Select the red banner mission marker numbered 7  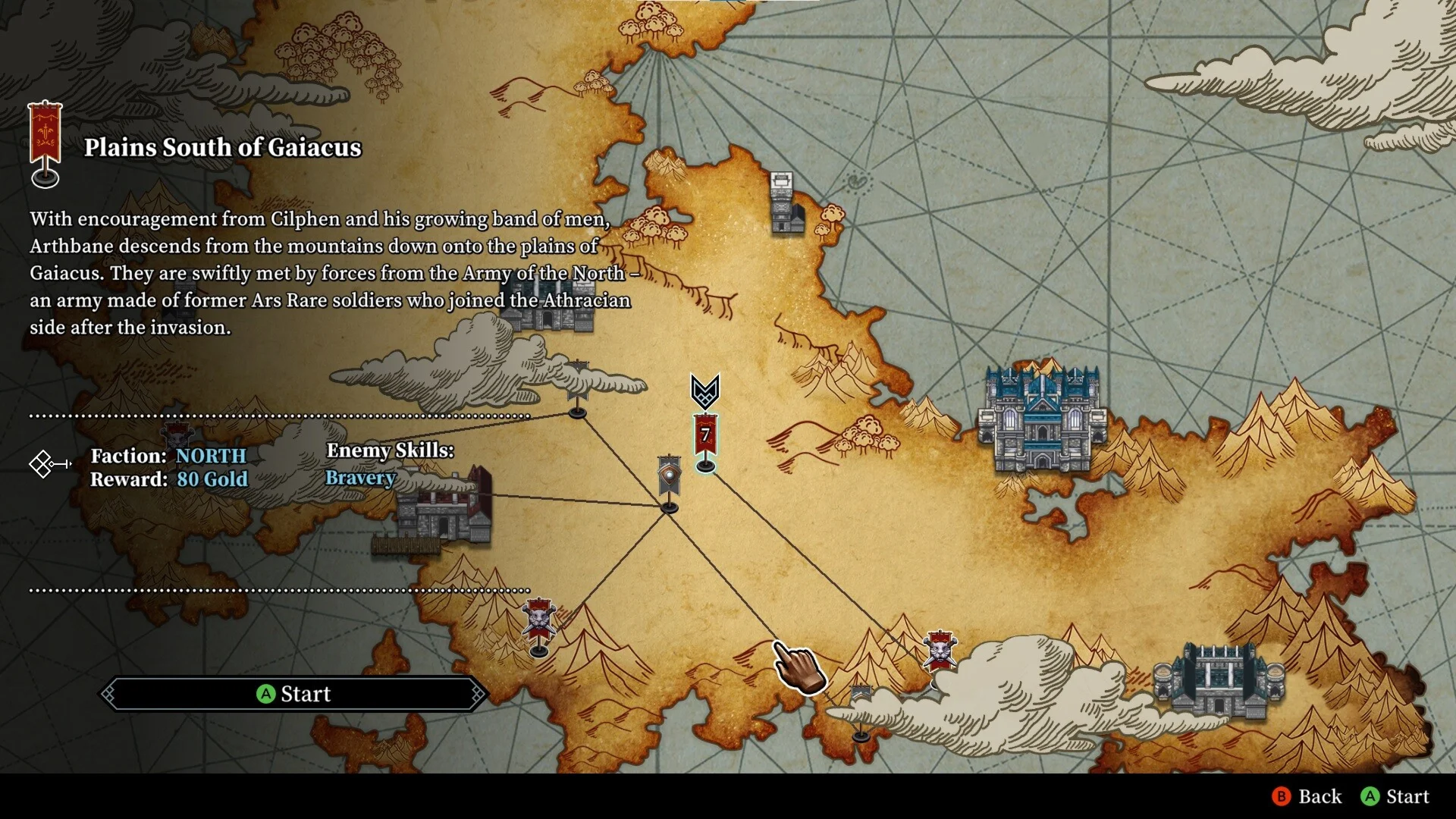[705, 438]
